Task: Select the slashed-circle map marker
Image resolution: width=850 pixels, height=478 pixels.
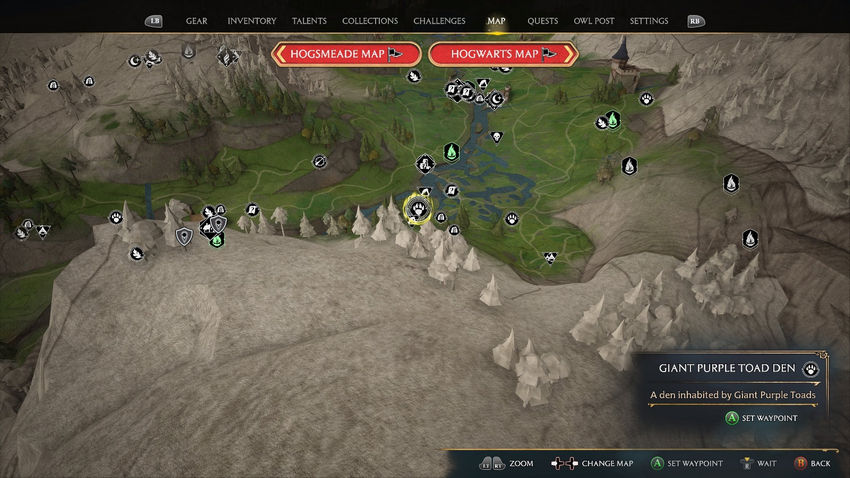Action: pos(320,160)
